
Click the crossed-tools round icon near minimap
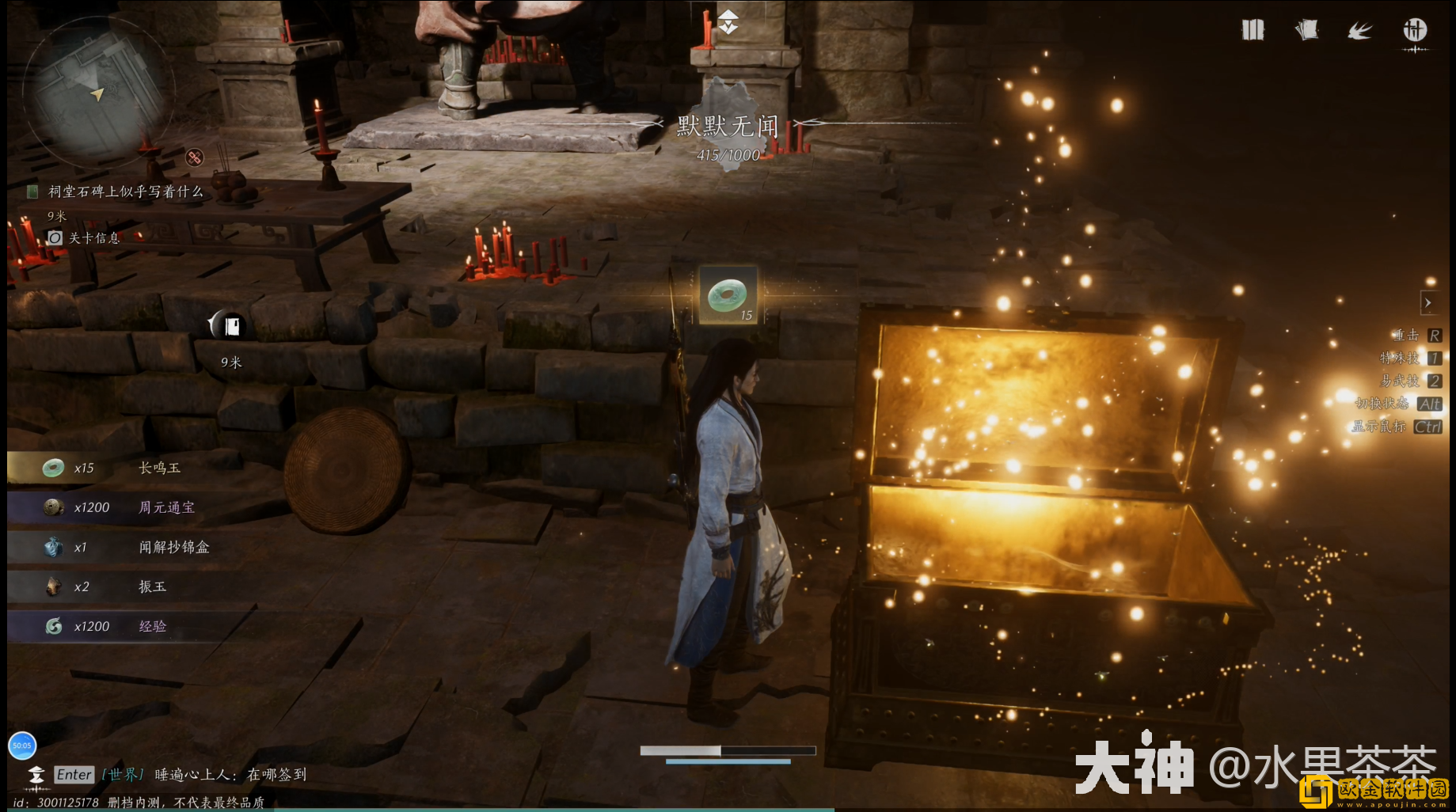194,157
